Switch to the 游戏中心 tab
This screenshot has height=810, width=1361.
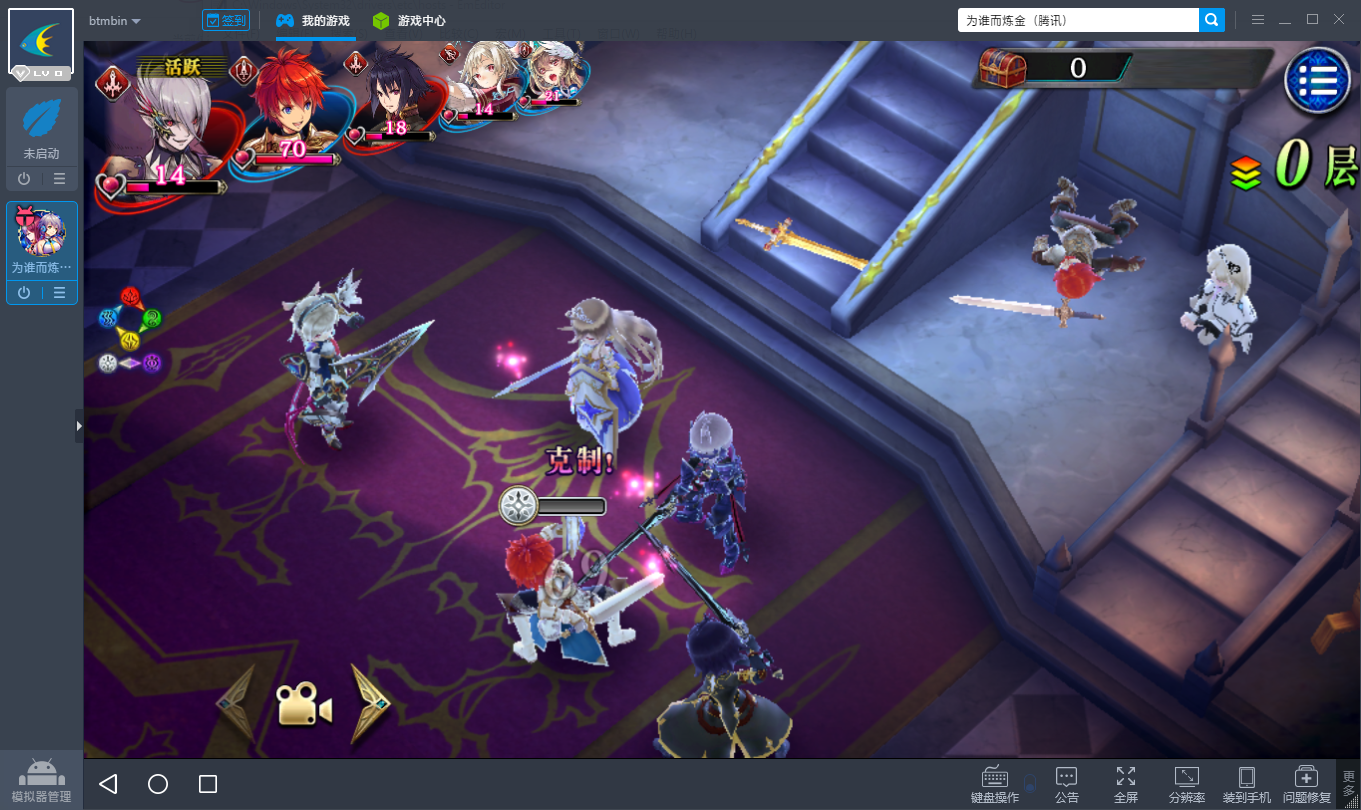[x=409, y=21]
